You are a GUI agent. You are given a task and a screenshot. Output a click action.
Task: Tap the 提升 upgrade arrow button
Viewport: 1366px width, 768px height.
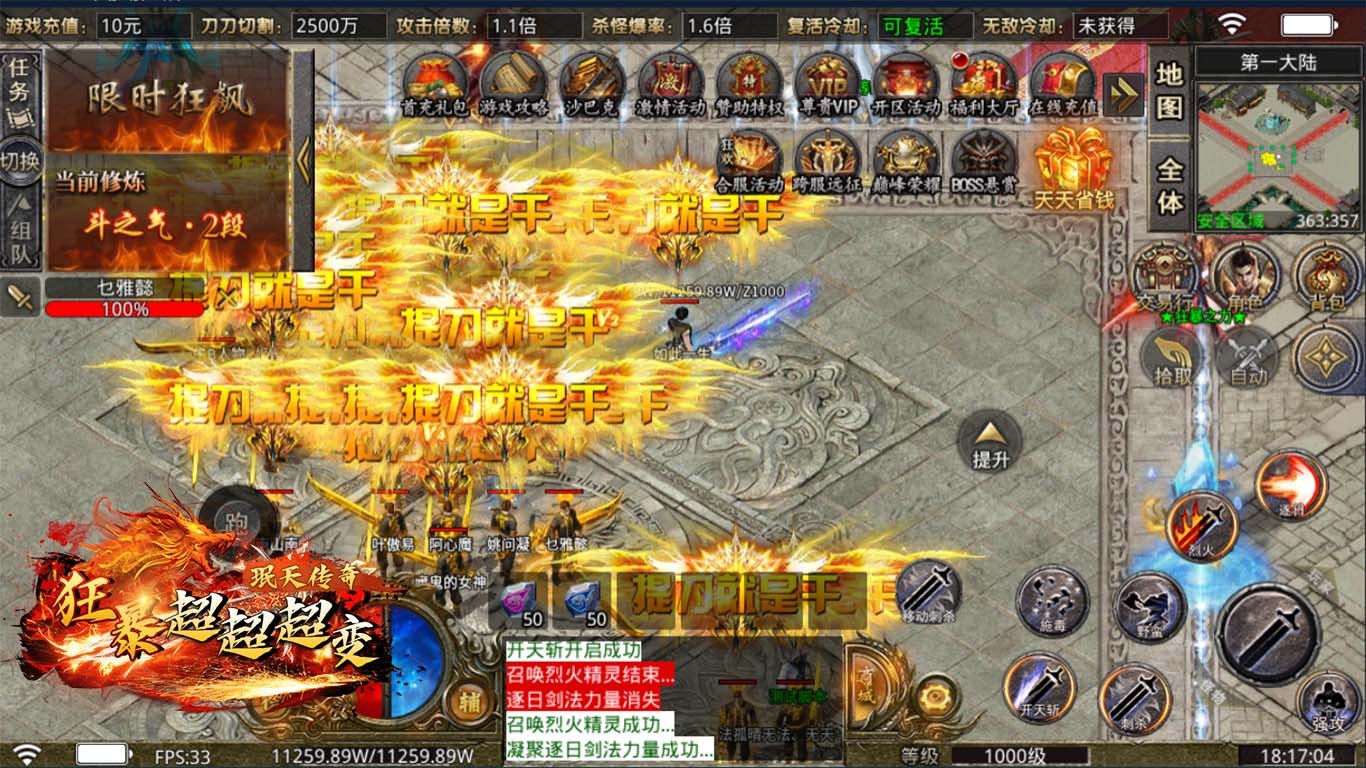[989, 442]
